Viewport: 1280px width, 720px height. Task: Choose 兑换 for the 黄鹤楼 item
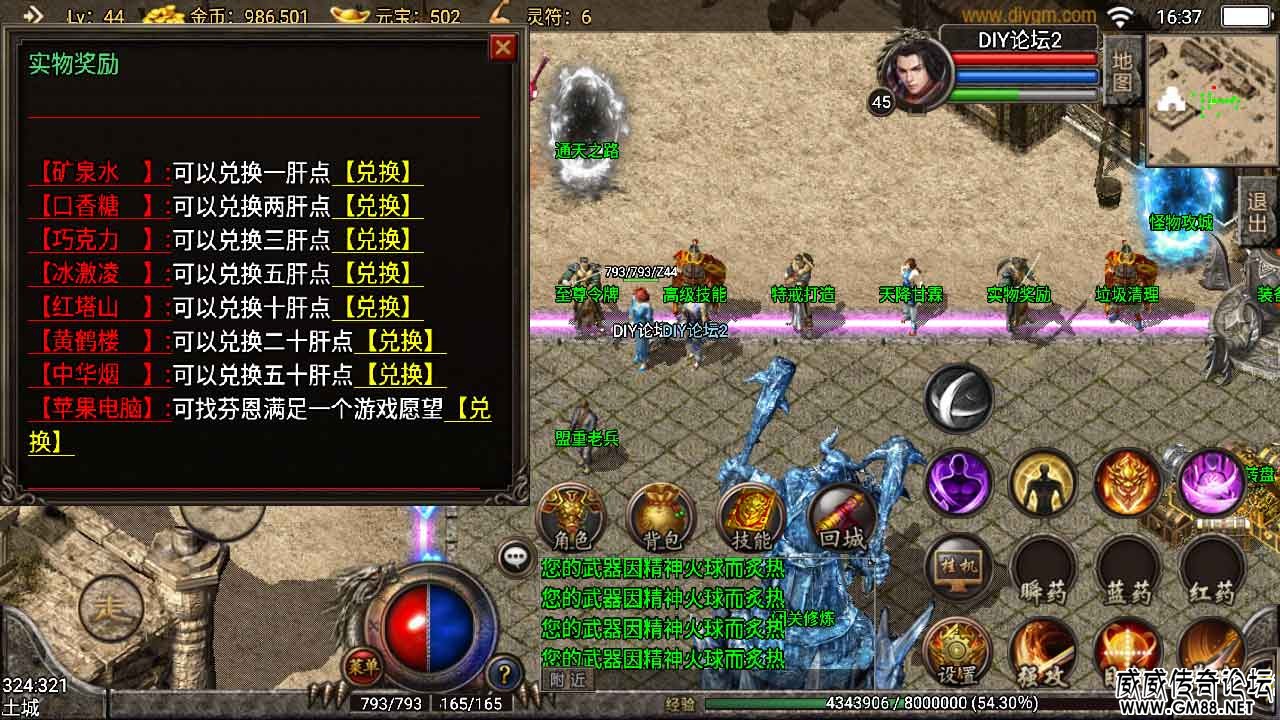(x=401, y=341)
